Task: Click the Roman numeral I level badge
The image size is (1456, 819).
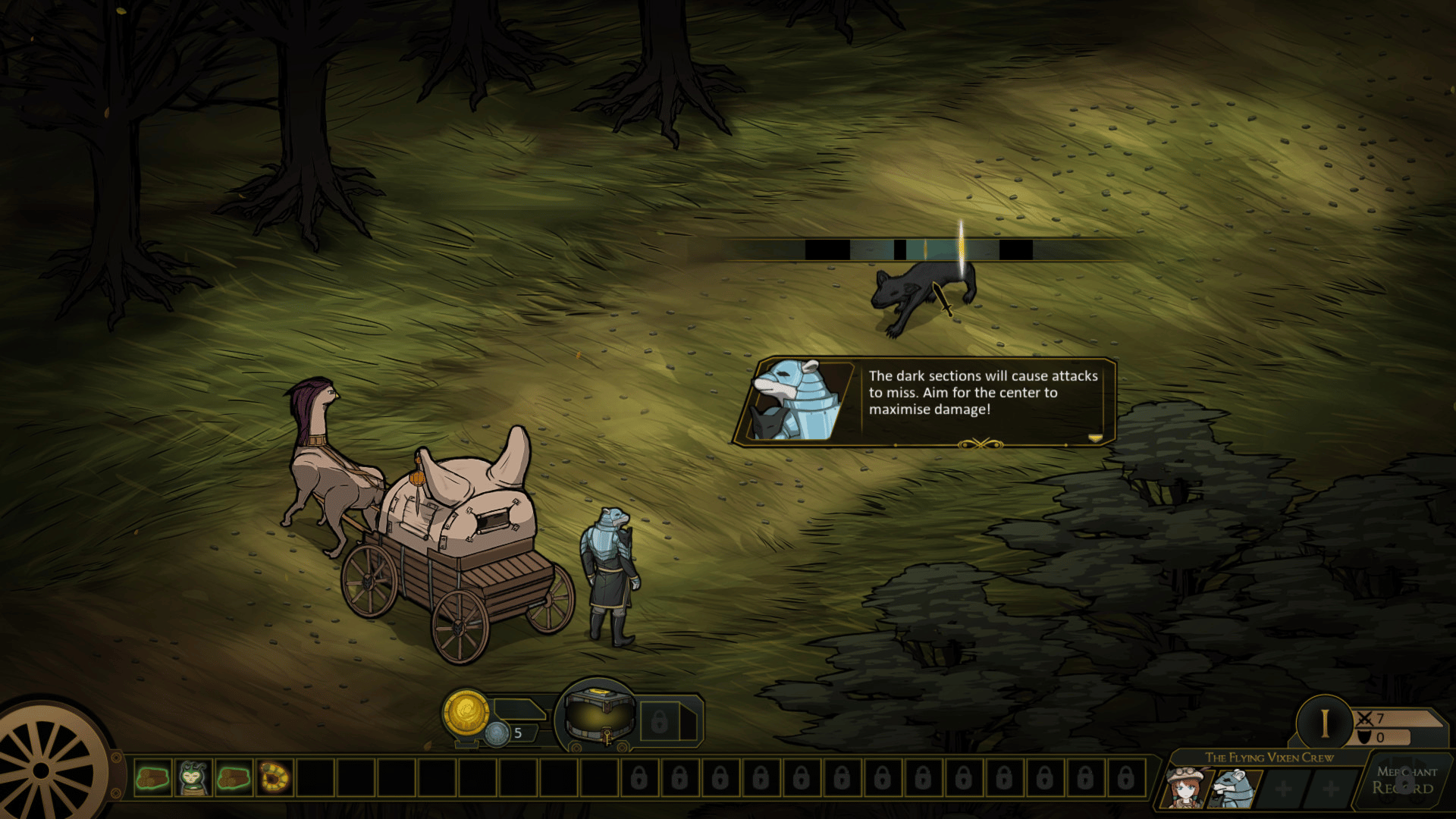Action: click(x=1324, y=723)
